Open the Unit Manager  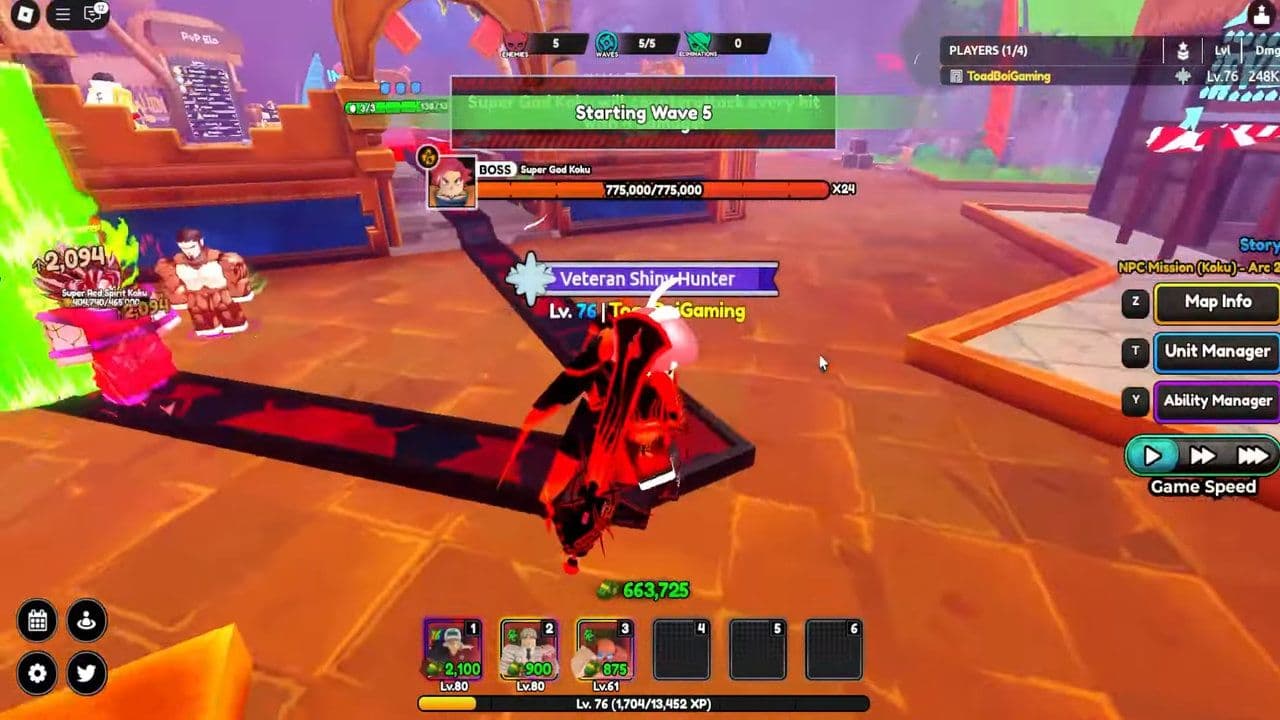point(1216,352)
